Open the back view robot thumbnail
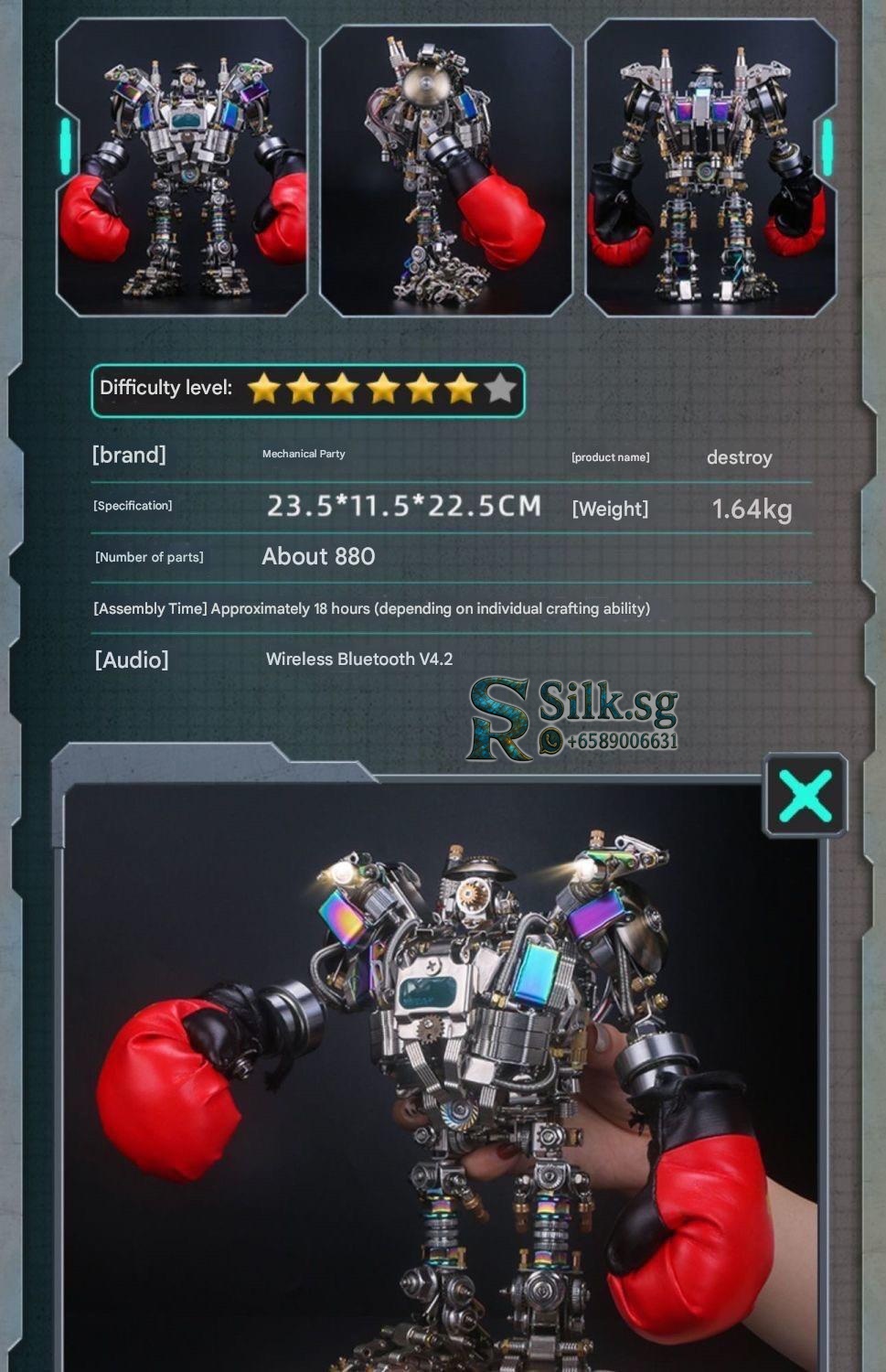Screen dimensions: 886x1372 (x=710, y=168)
